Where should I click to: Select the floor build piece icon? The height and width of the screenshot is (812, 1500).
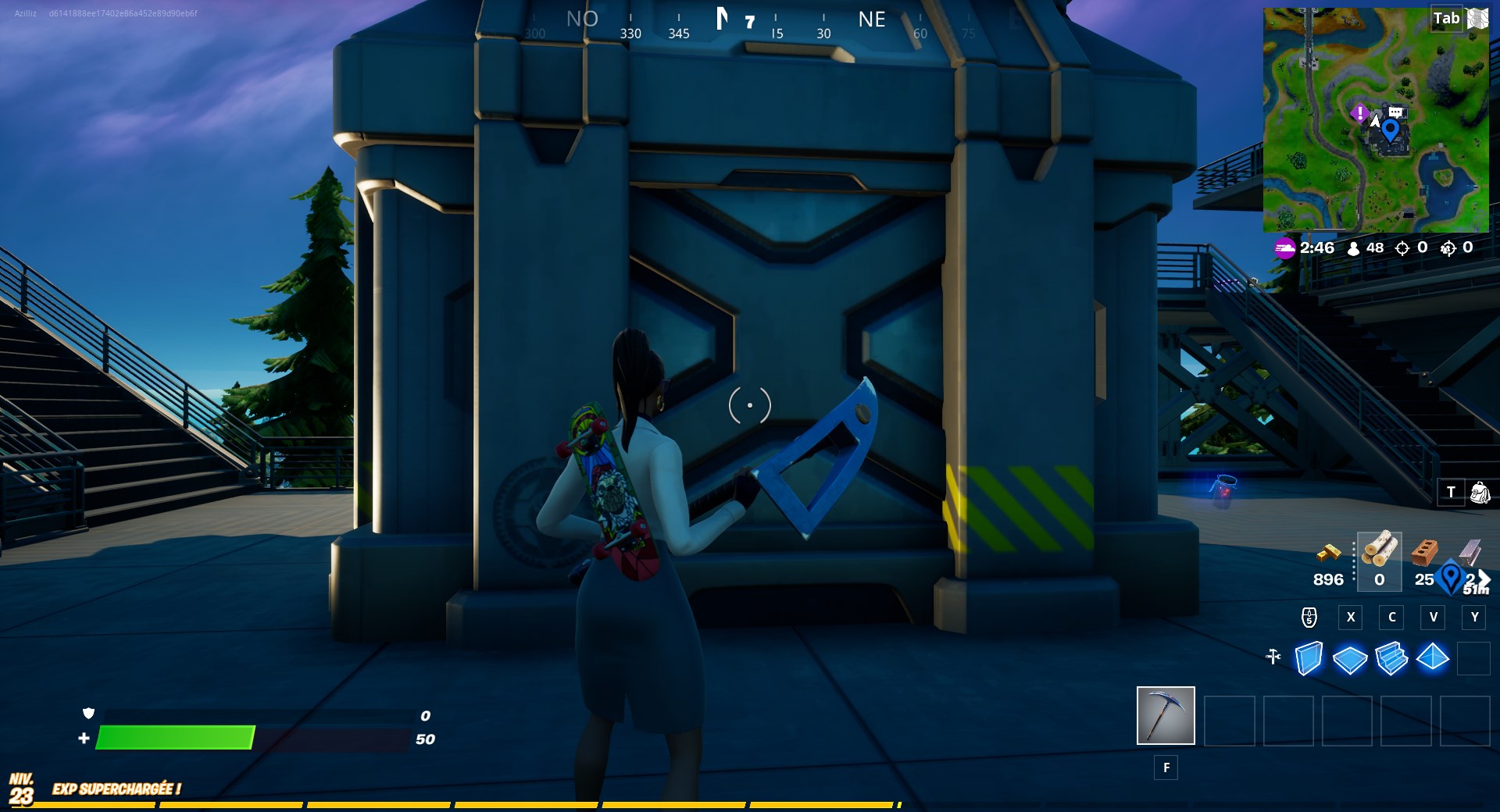pyautogui.click(x=1350, y=658)
